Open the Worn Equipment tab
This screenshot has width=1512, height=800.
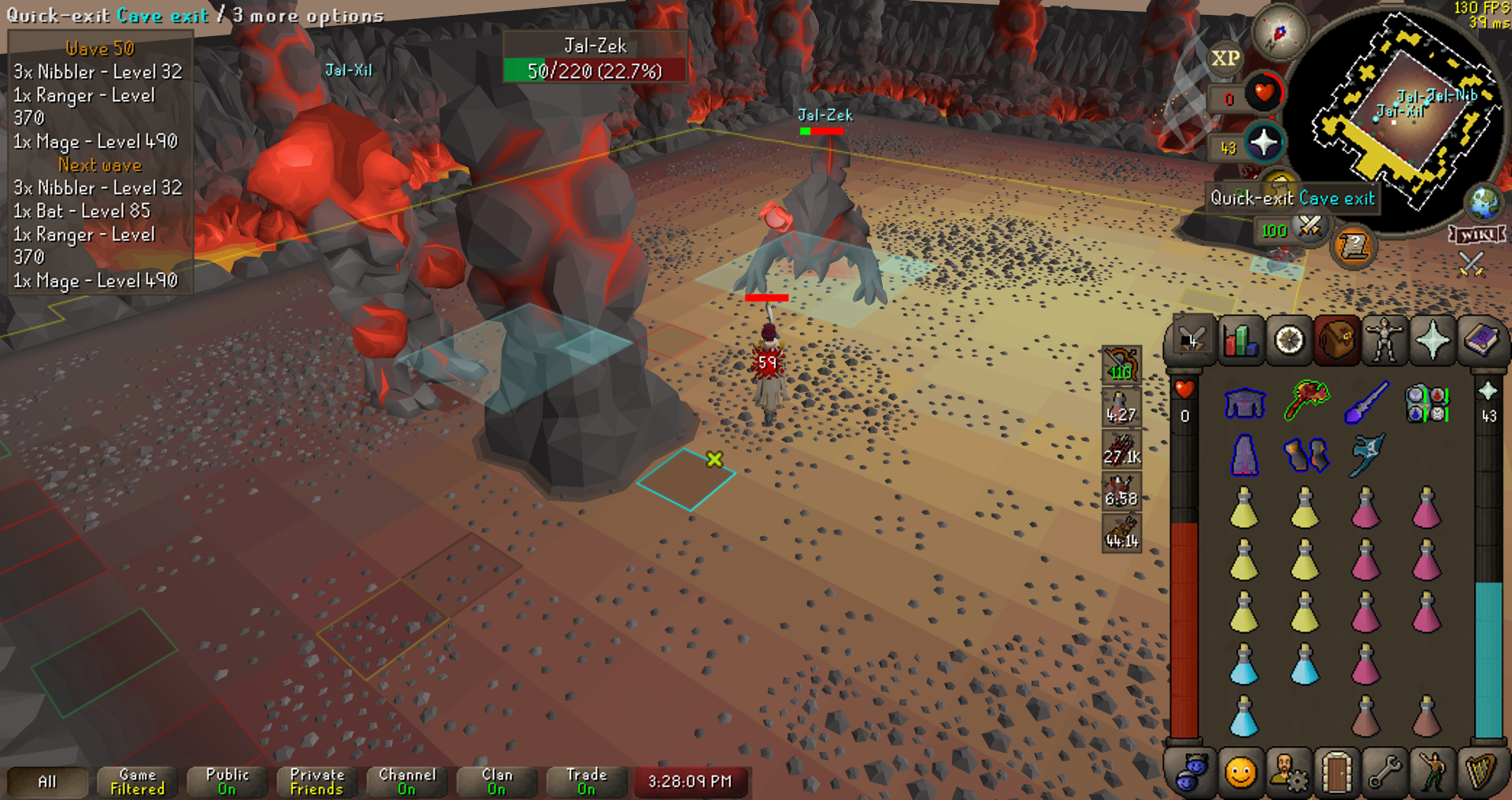pos(1384,341)
